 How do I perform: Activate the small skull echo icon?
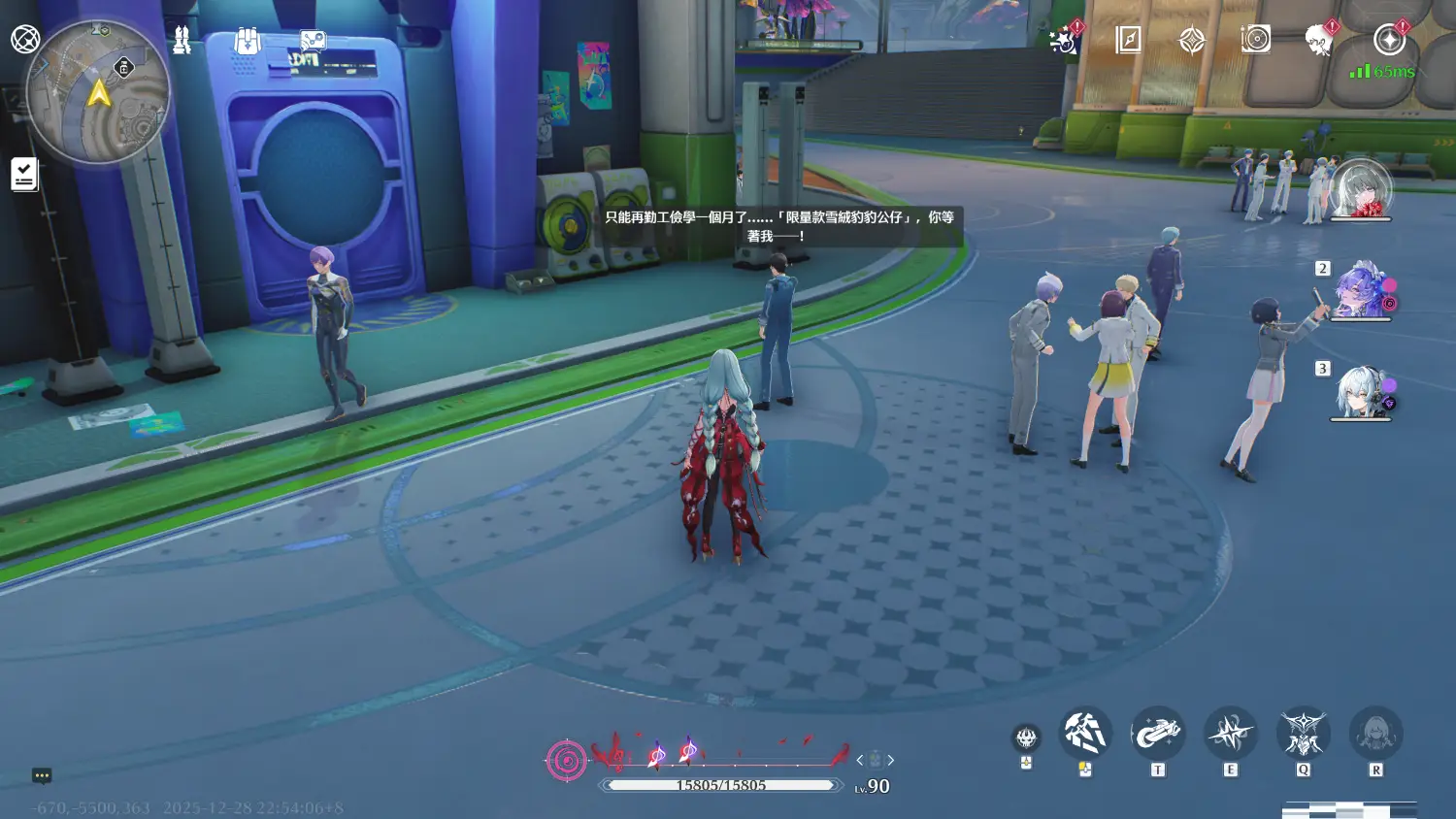click(1026, 738)
